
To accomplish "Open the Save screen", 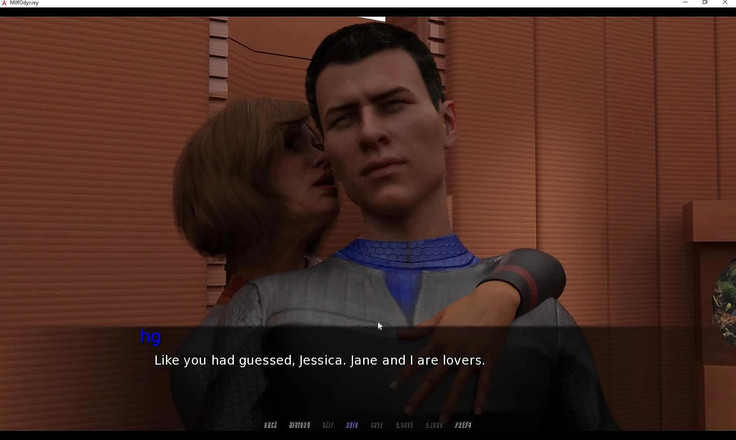I will click(x=377, y=425).
